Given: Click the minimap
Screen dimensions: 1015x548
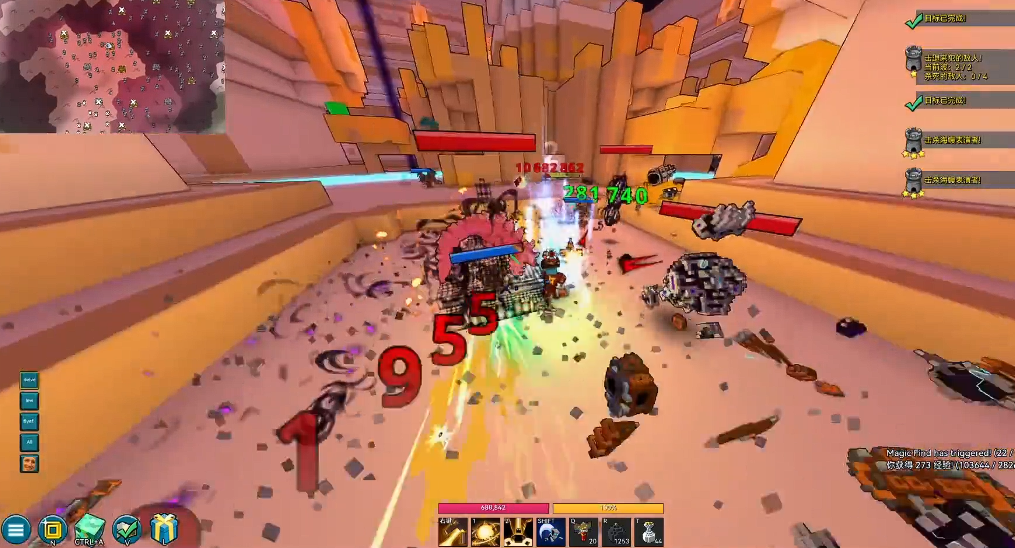Looking at the screenshot, I should click(112, 66).
